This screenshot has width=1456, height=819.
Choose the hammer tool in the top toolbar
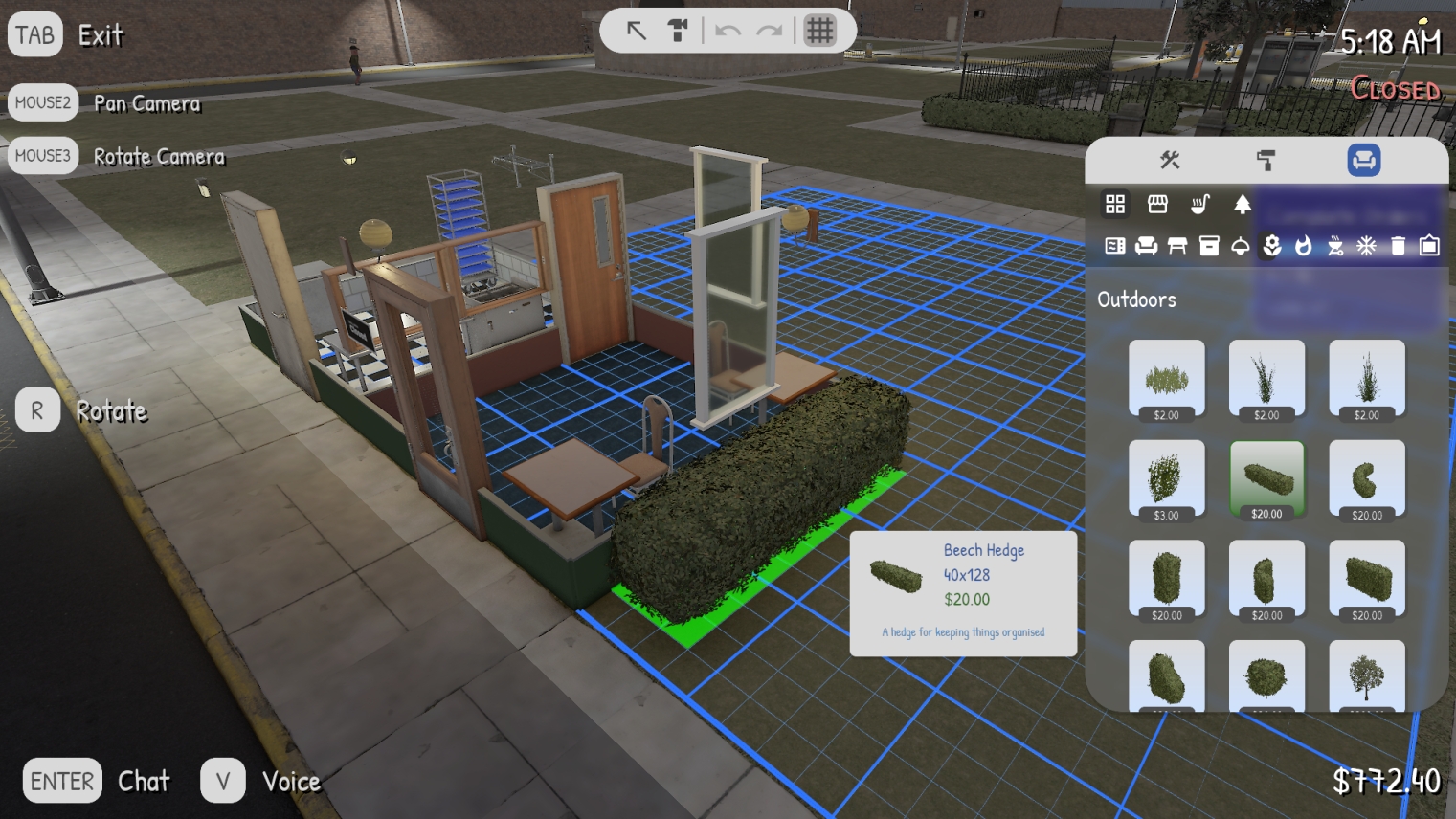[x=678, y=31]
